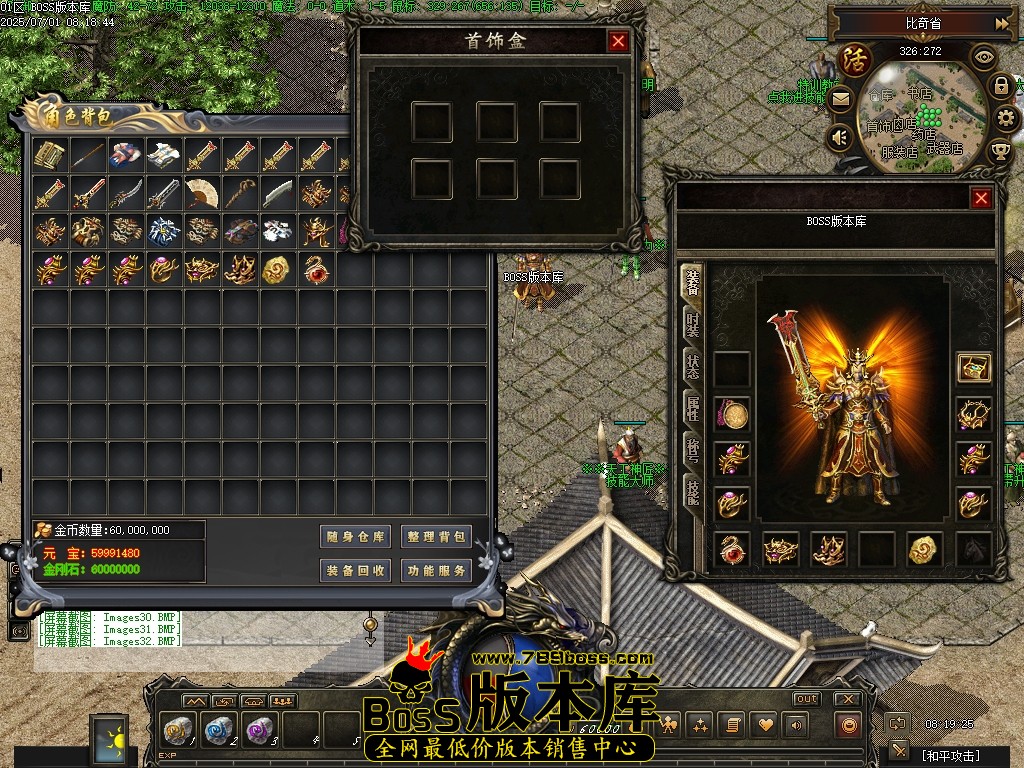
Task: Toggle sound with the minimap speaker icon
Action: (x=840, y=136)
